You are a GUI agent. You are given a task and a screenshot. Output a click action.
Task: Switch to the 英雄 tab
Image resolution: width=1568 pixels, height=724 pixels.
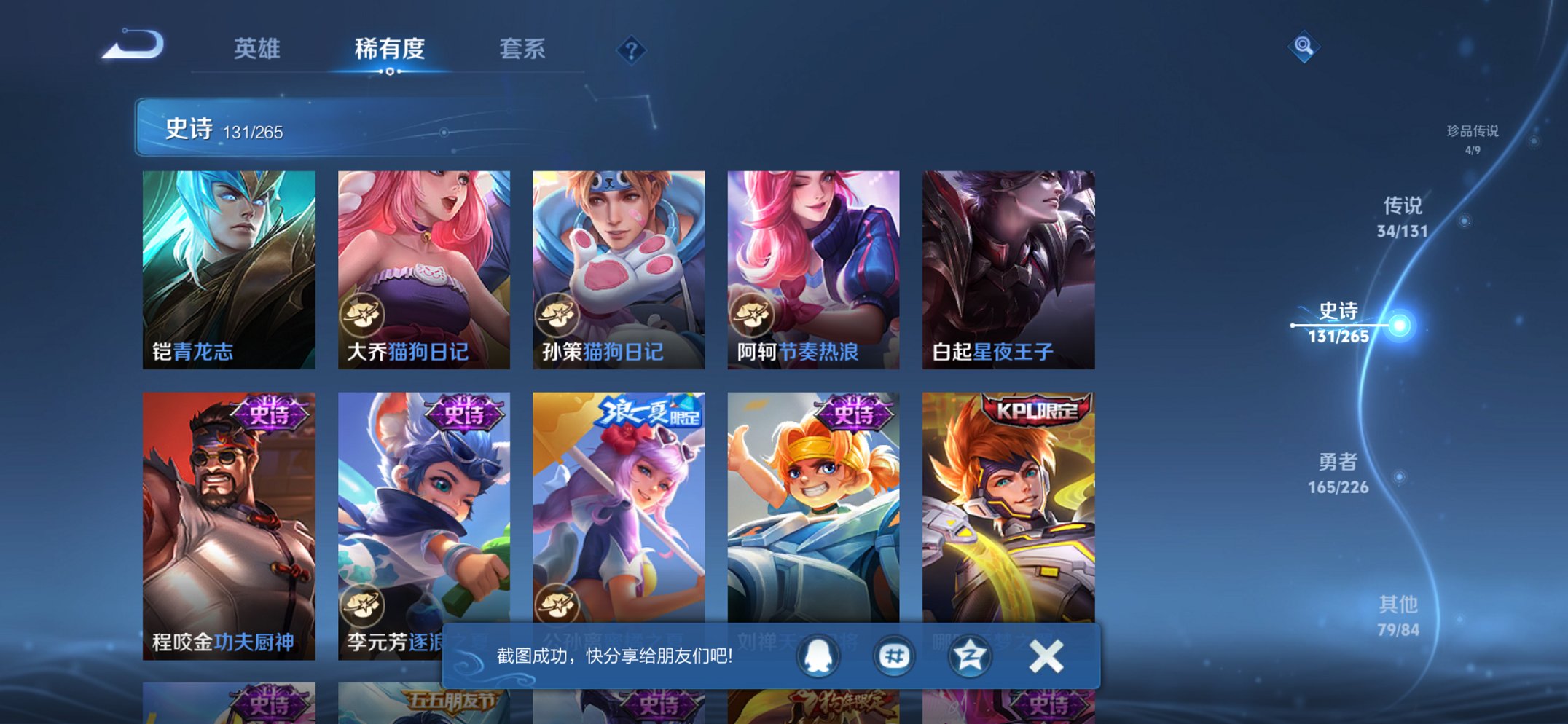coord(256,50)
